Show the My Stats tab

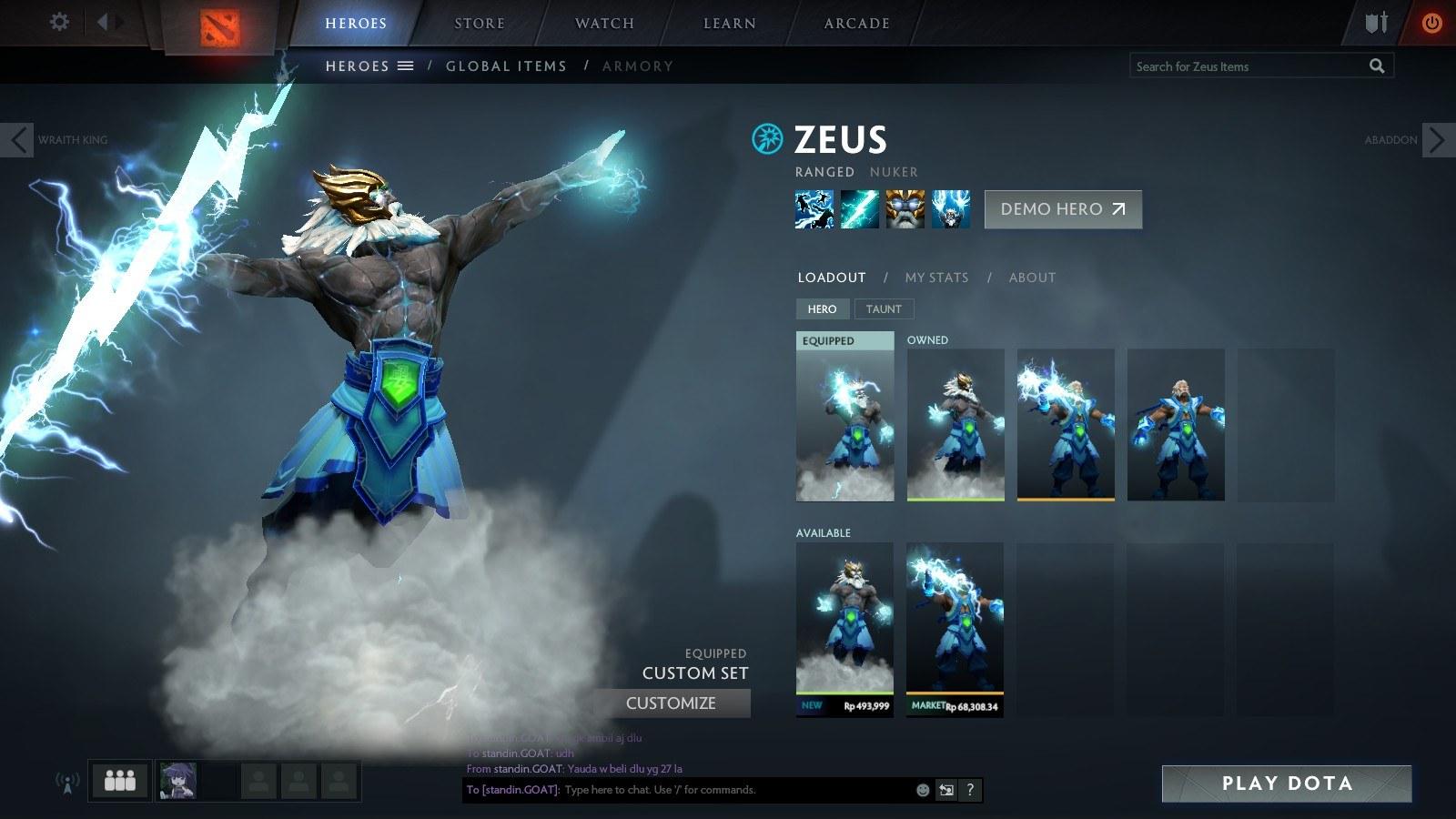point(936,278)
